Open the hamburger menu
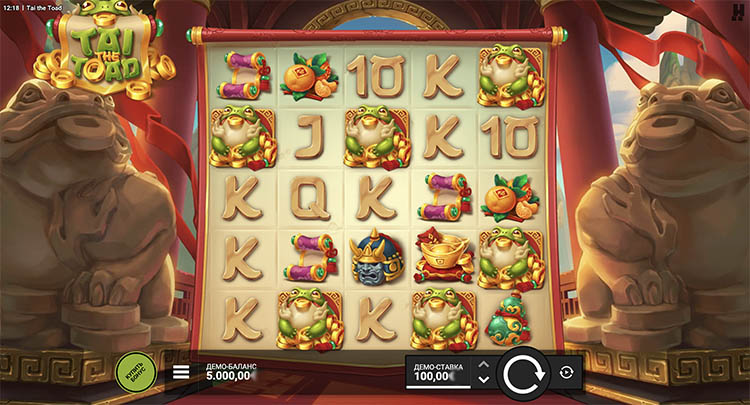Image resolution: width=750 pixels, height=405 pixels. click(x=181, y=372)
